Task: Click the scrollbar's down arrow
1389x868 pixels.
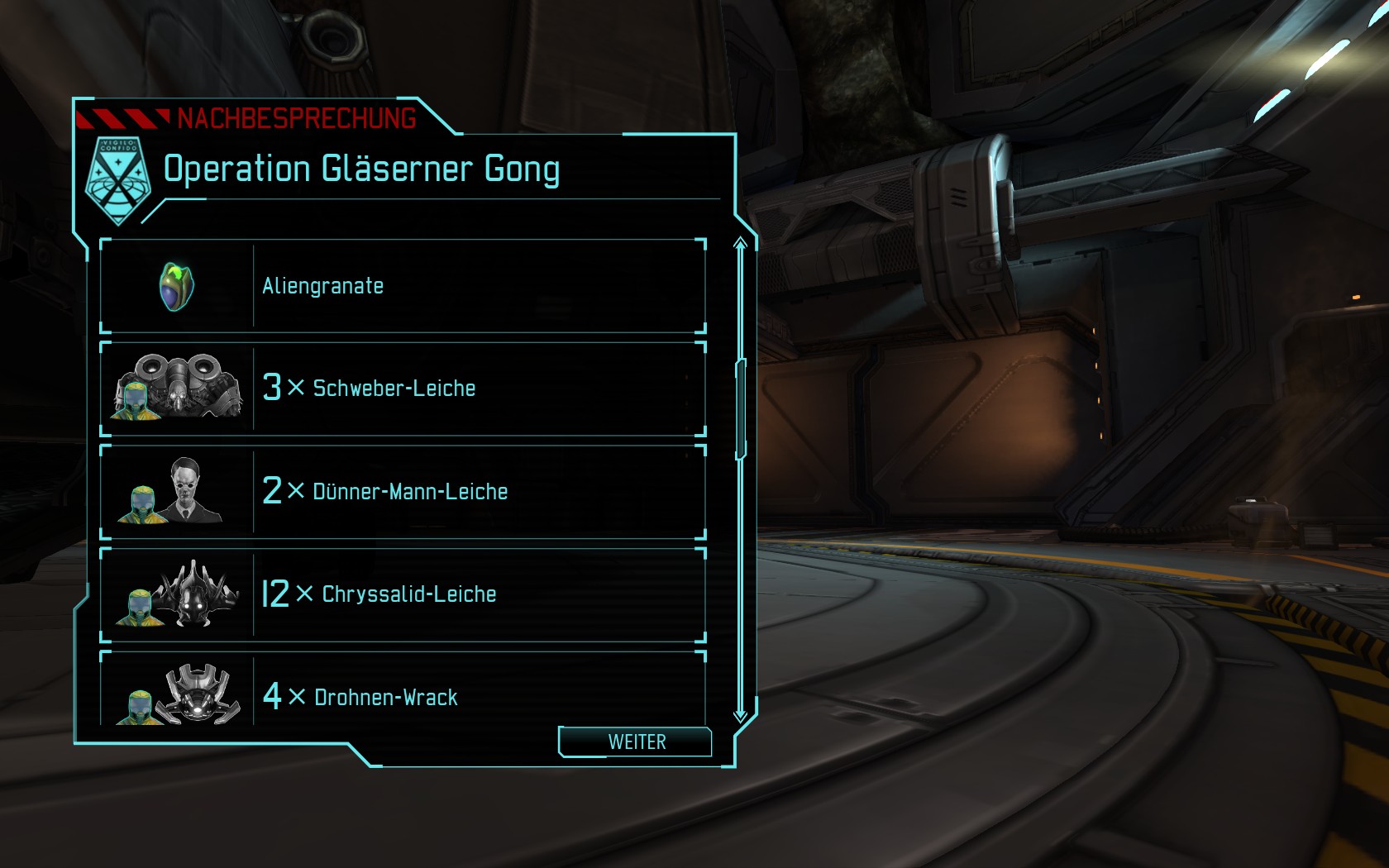Action: click(x=741, y=715)
